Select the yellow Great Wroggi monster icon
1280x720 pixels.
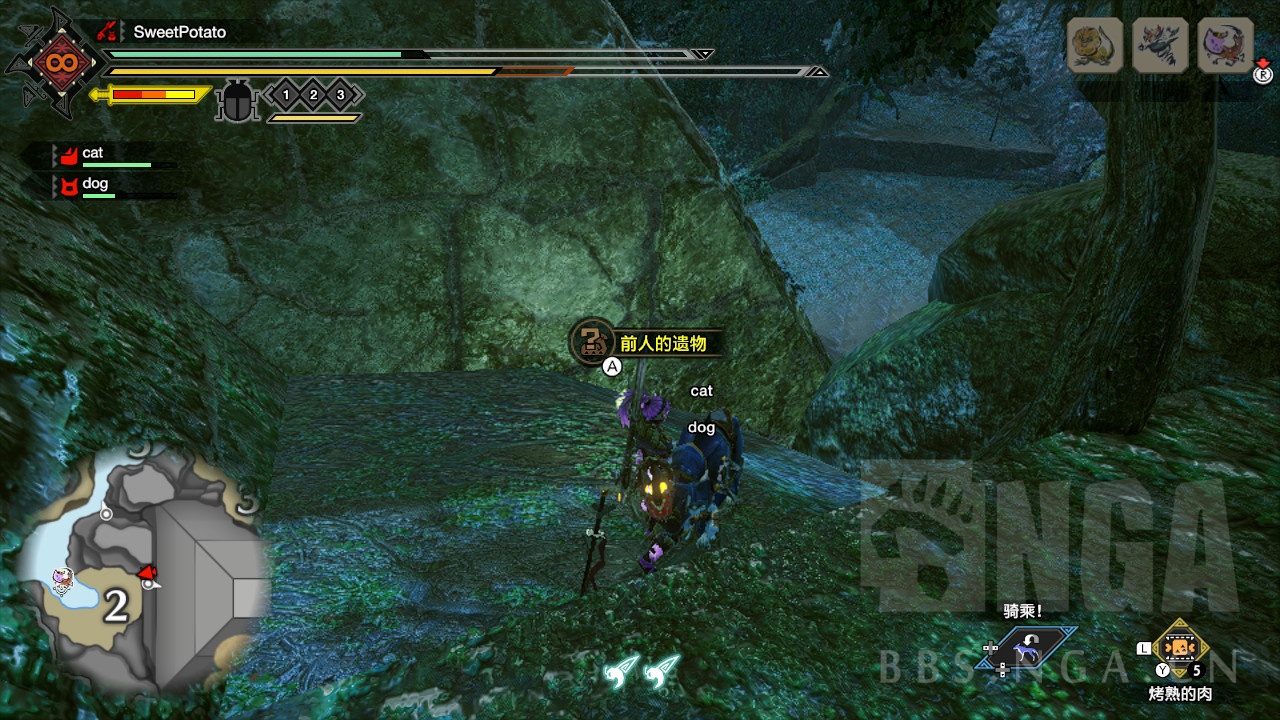pos(1095,45)
